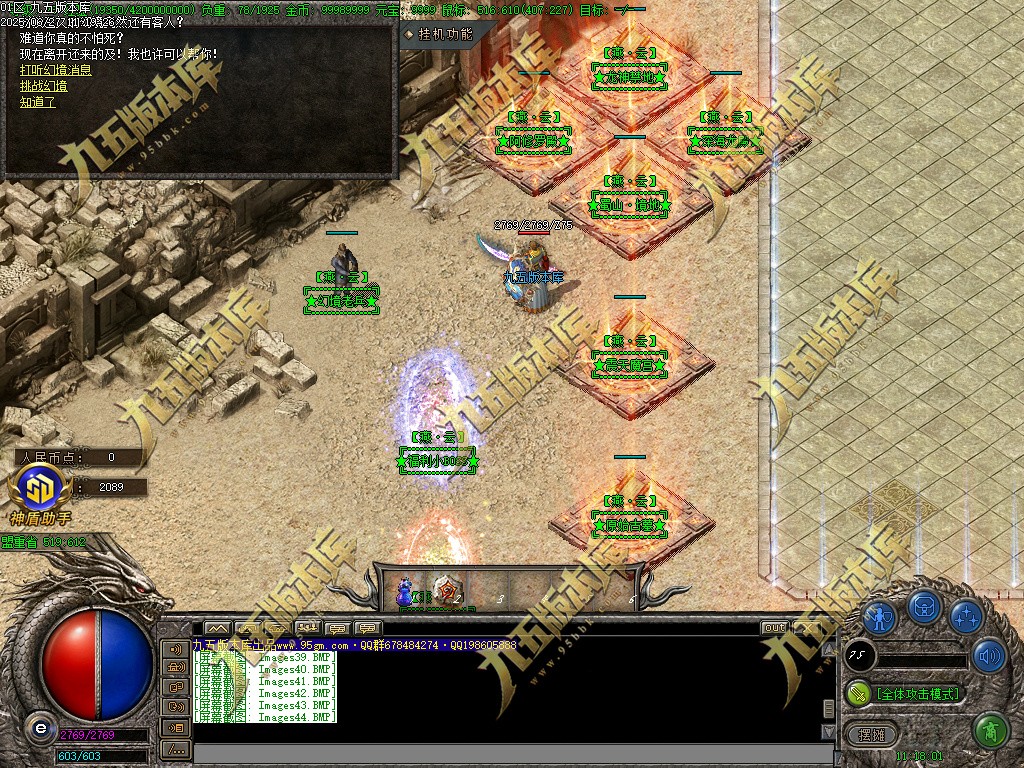
Task: Use the blue potion hotbar slot
Action: pyautogui.click(x=406, y=590)
